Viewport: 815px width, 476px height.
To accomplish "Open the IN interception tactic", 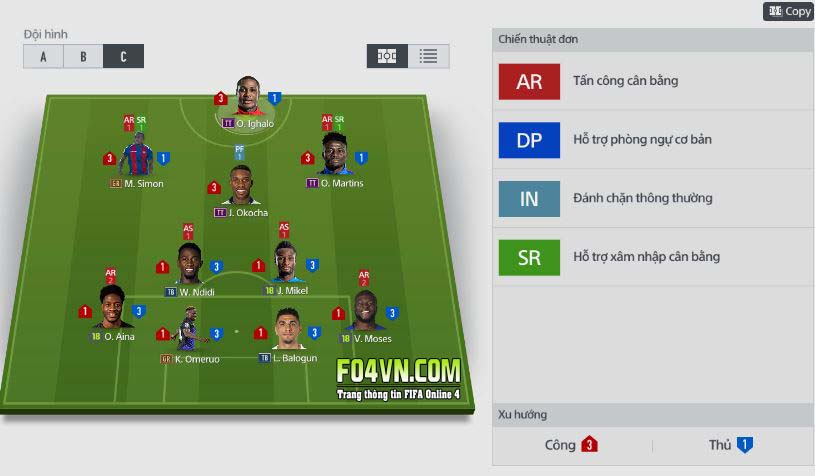I will (x=529, y=198).
